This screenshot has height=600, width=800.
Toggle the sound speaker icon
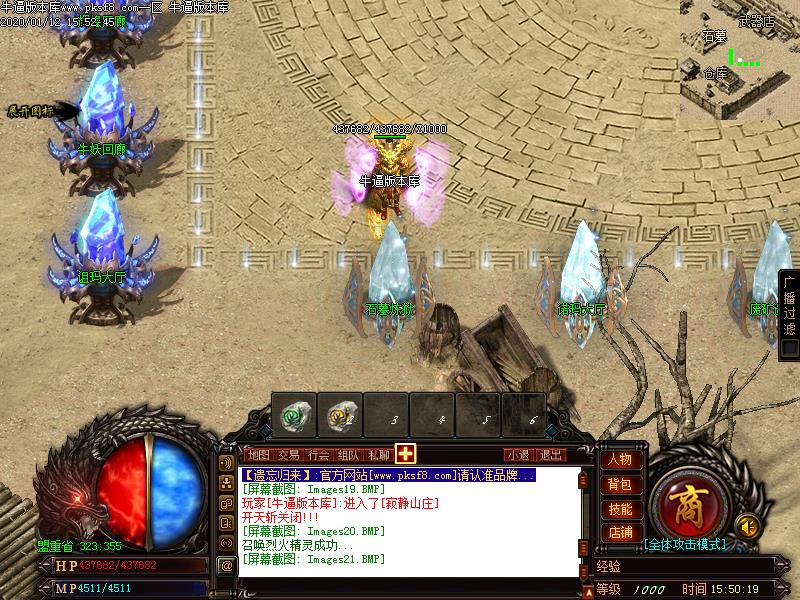click(x=746, y=524)
